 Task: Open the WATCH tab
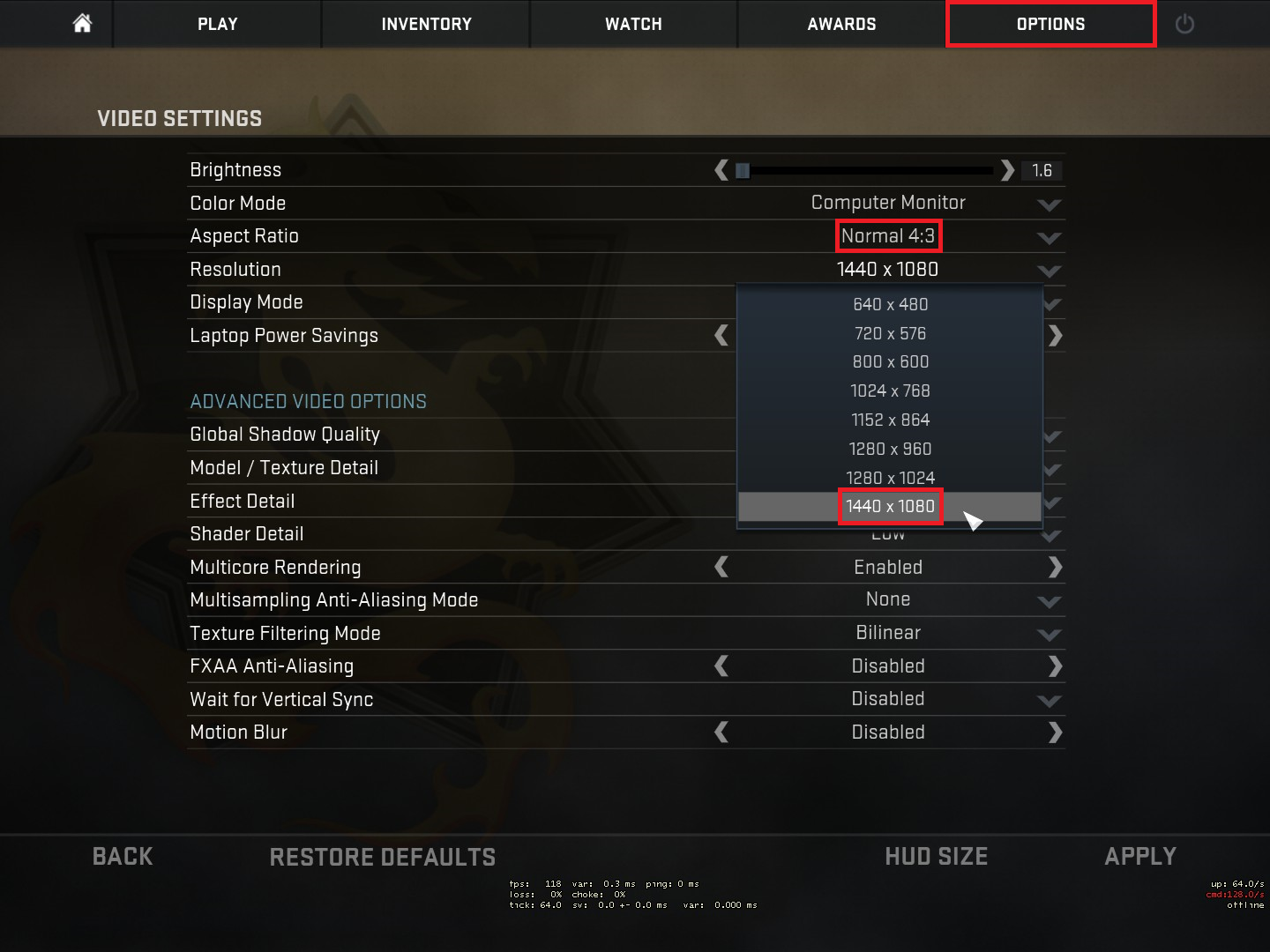click(633, 24)
